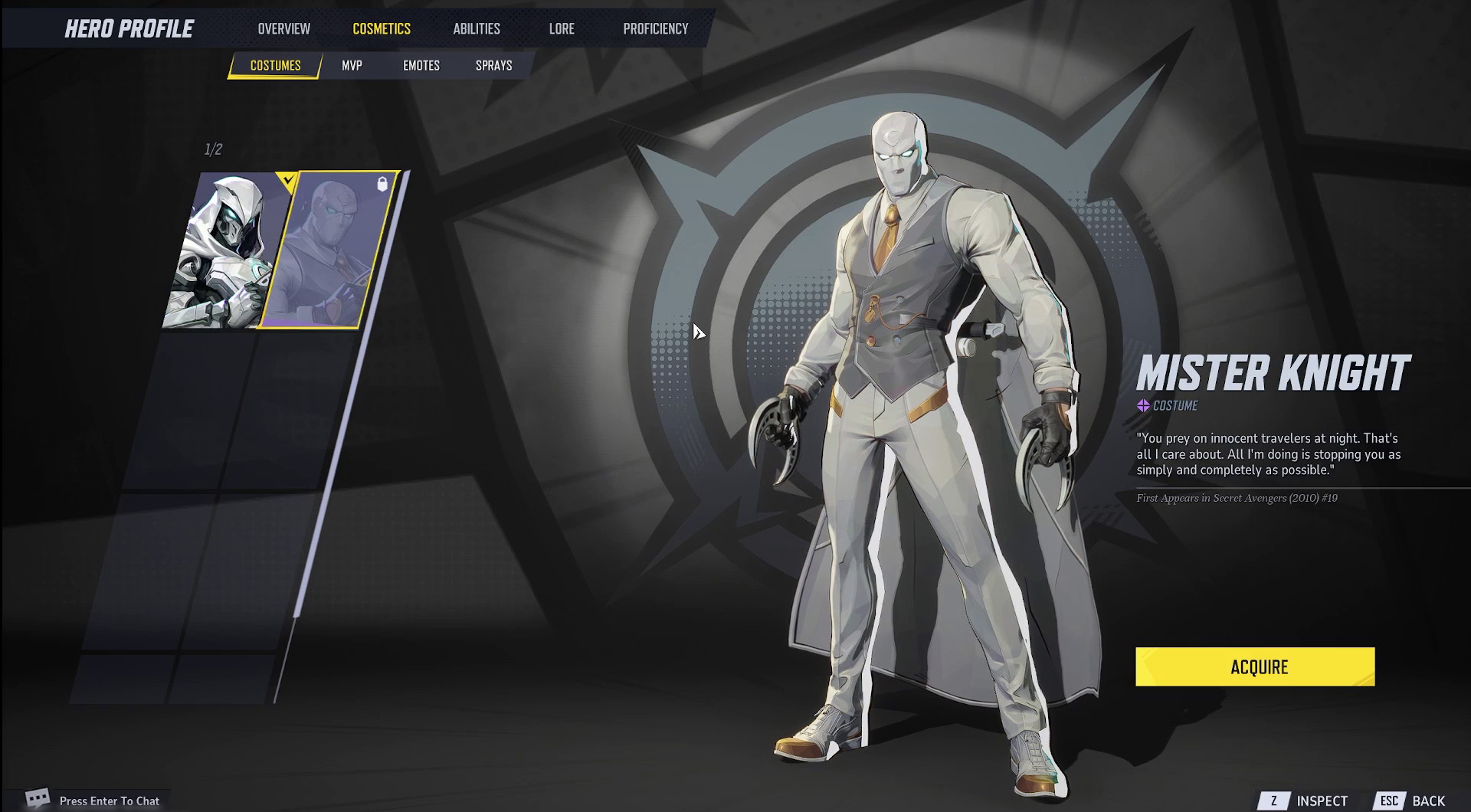Show the Lore tab

[x=562, y=29]
